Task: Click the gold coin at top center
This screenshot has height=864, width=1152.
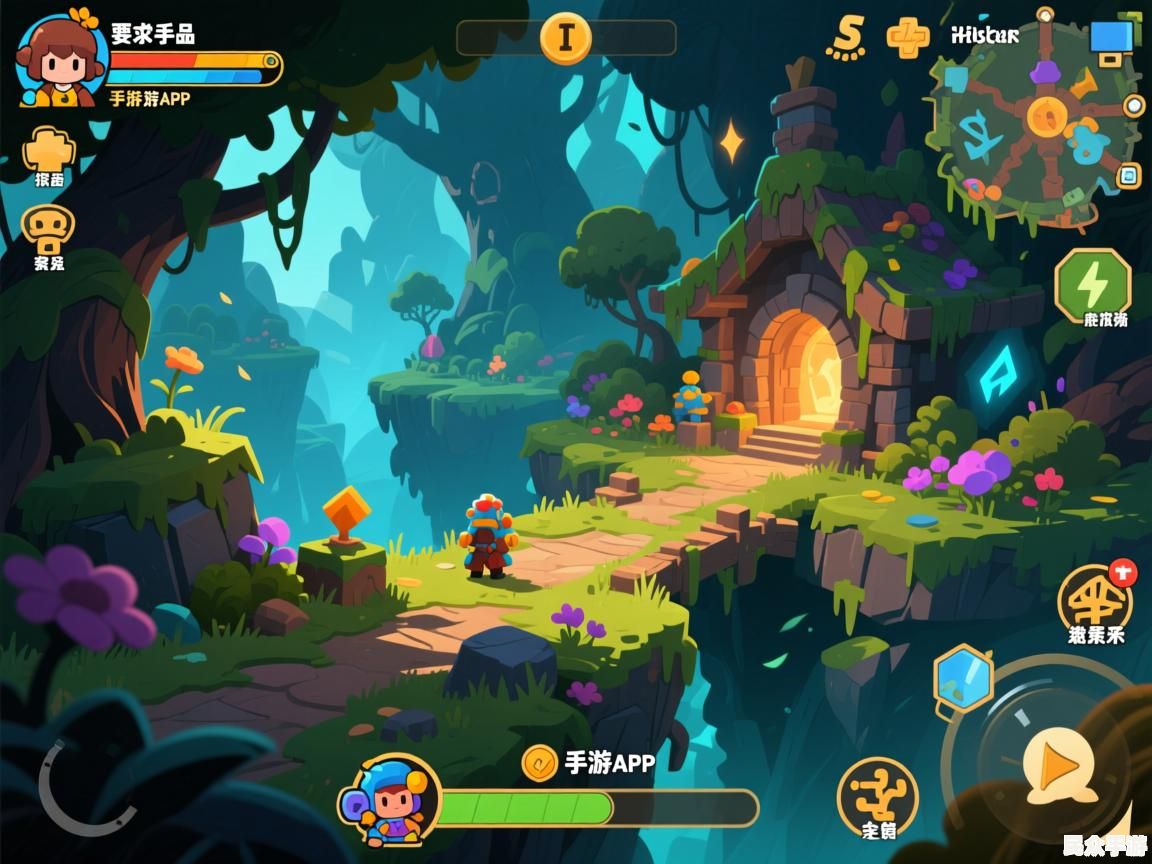Action: coord(566,38)
